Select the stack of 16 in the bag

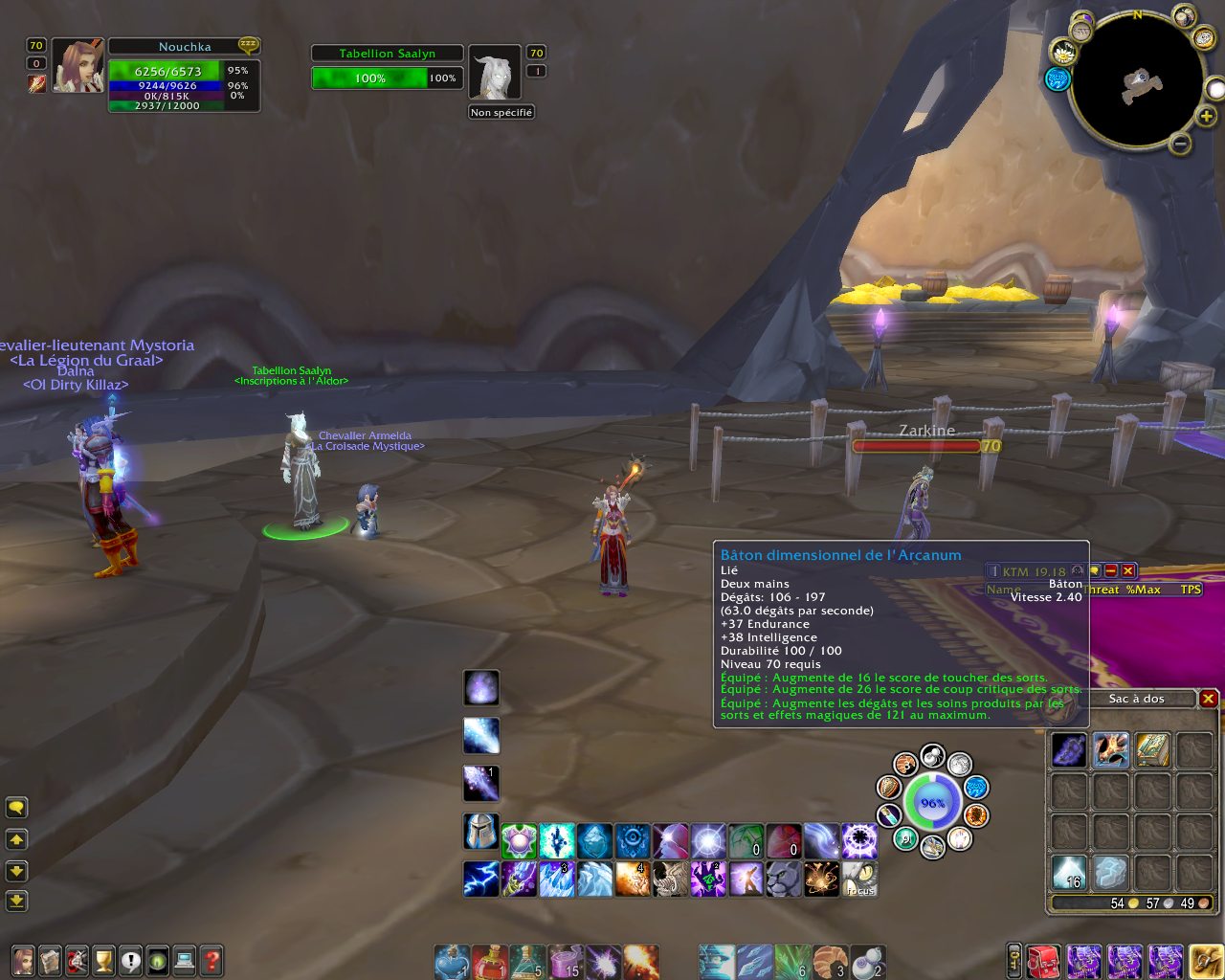pos(1069,872)
